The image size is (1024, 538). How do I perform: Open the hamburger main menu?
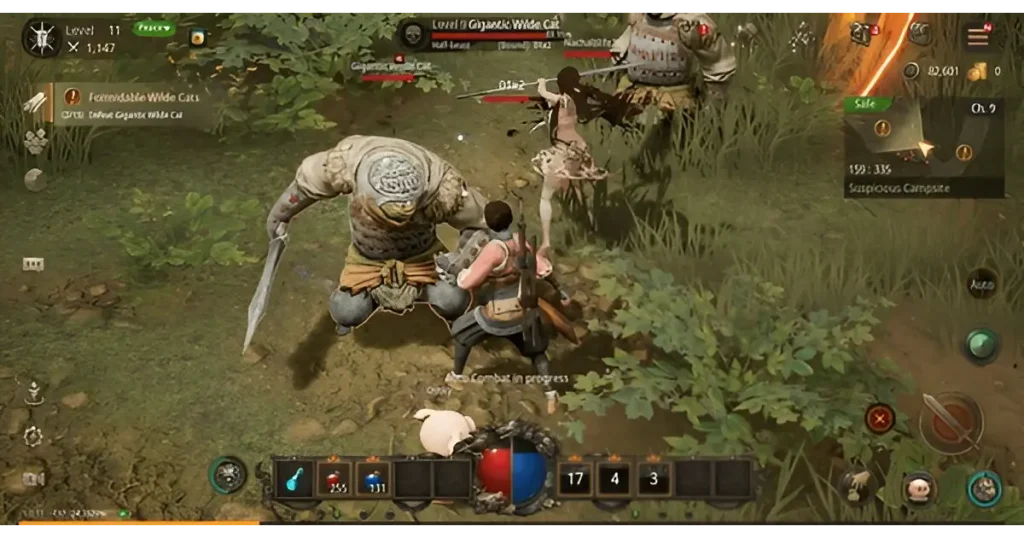(x=977, y=36)
